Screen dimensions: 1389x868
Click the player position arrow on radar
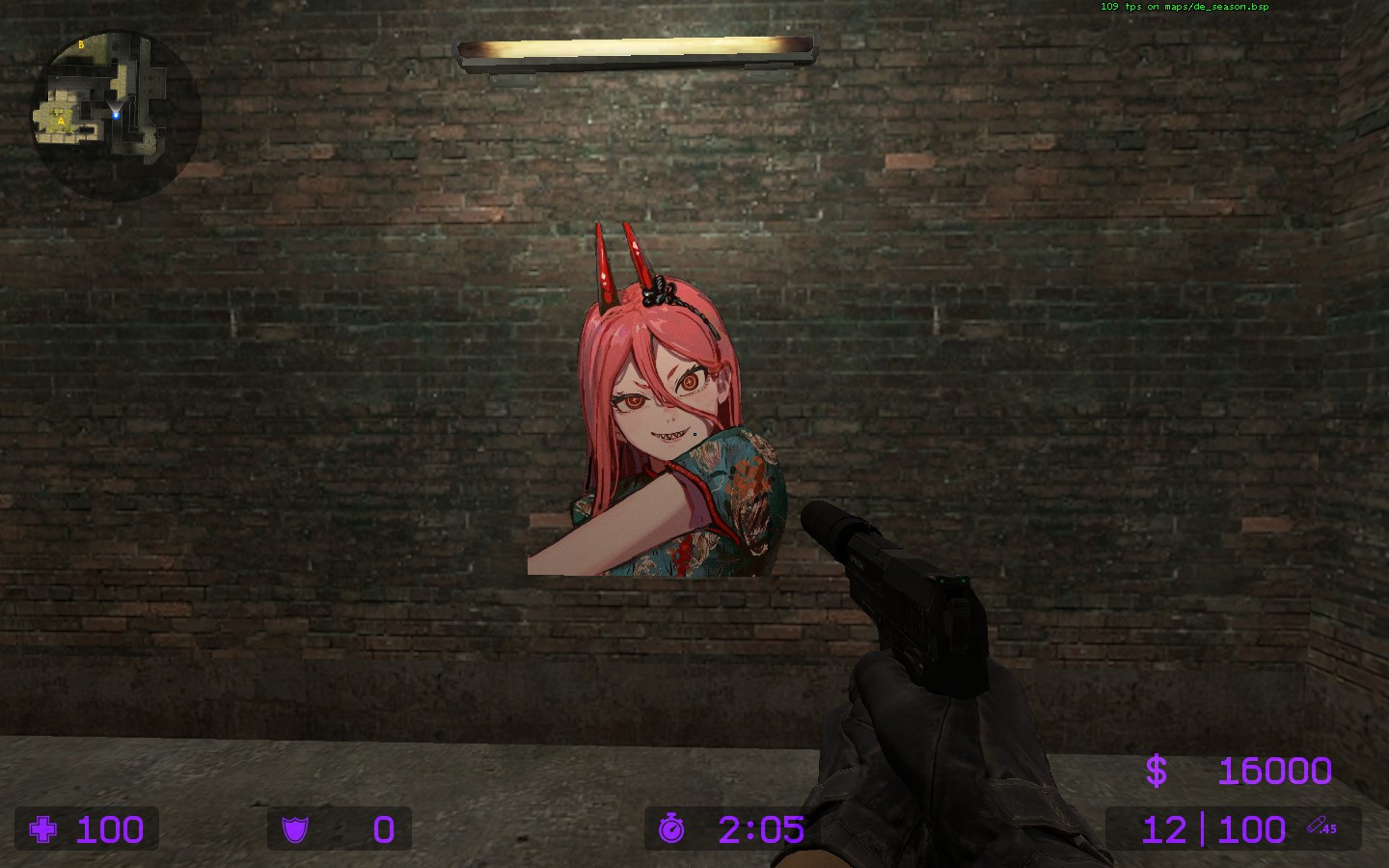point(116,116)
